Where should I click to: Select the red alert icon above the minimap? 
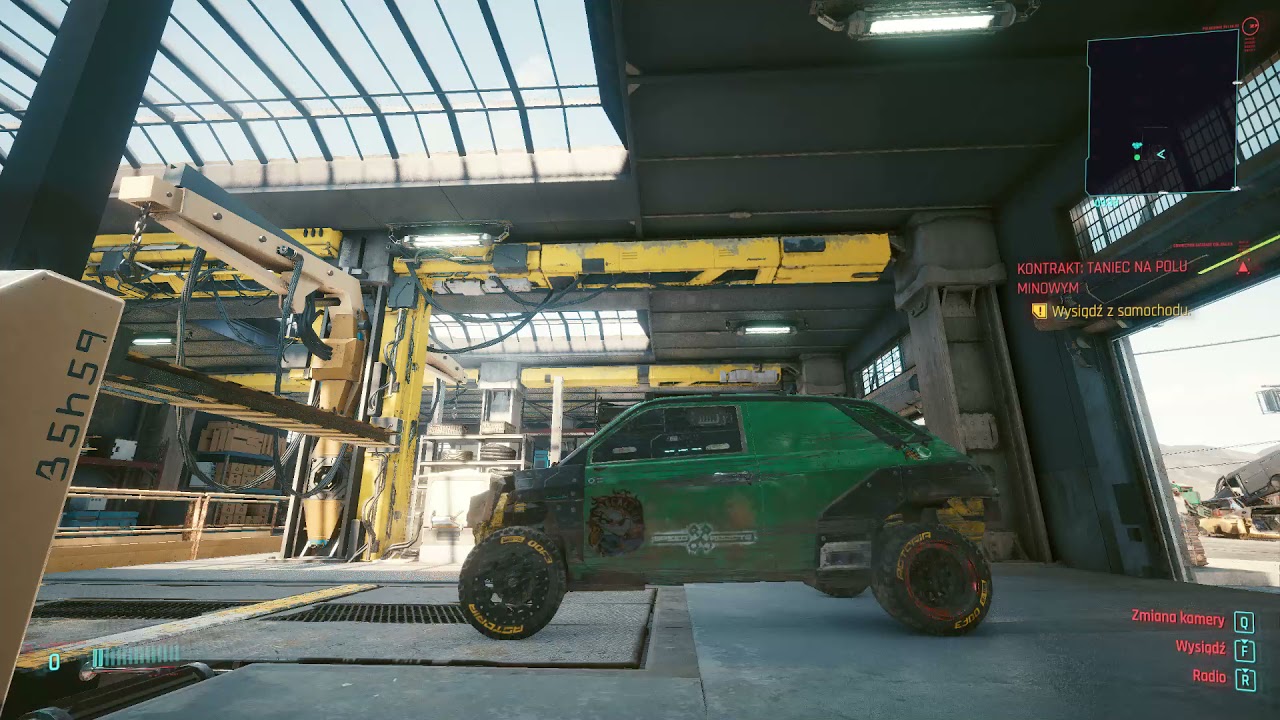pos(1251,28)
